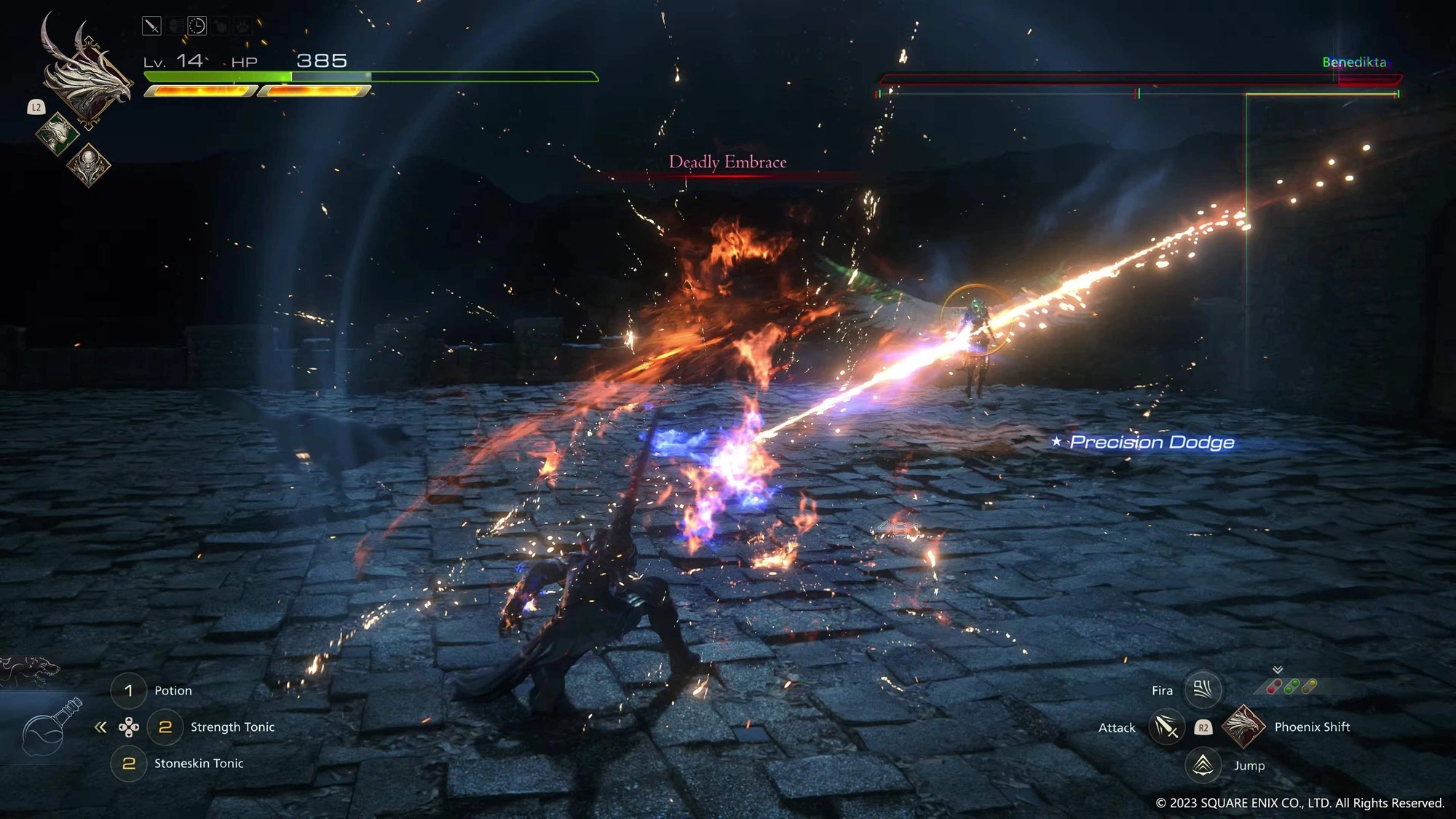This screenshot has width=1456, height=819.
Task: Toggle the green ability charge indicator
Action: [1291, 685]
